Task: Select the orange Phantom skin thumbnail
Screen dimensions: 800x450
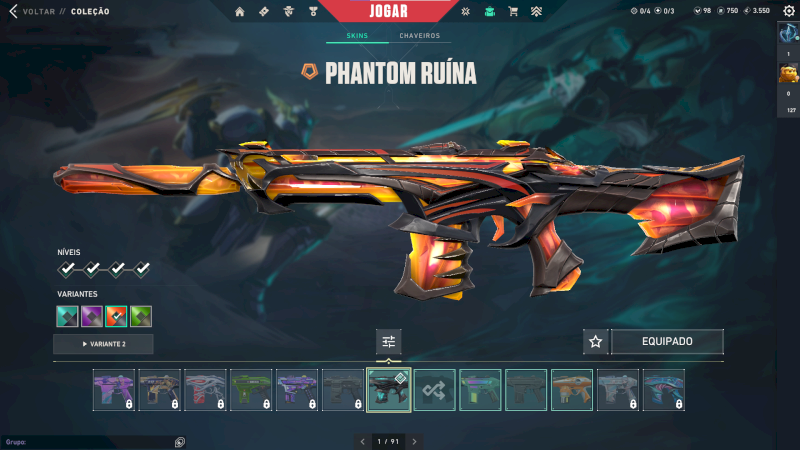Action: [x=572, y=390]
